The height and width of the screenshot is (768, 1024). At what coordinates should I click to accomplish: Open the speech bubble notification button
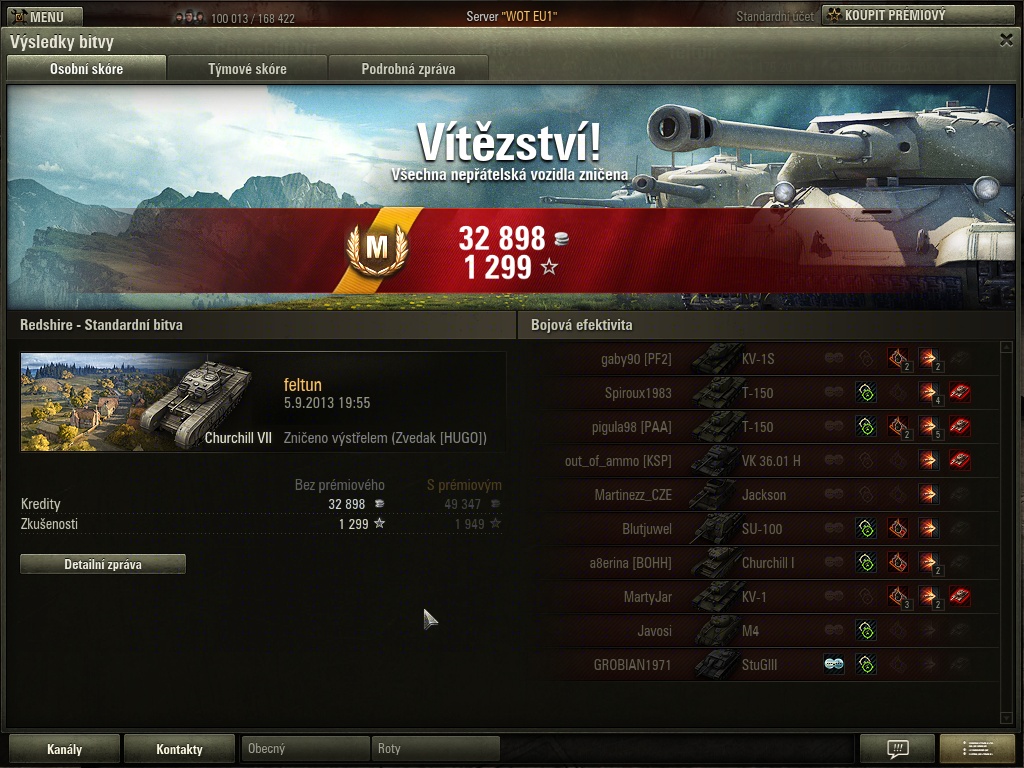point(897,749)
